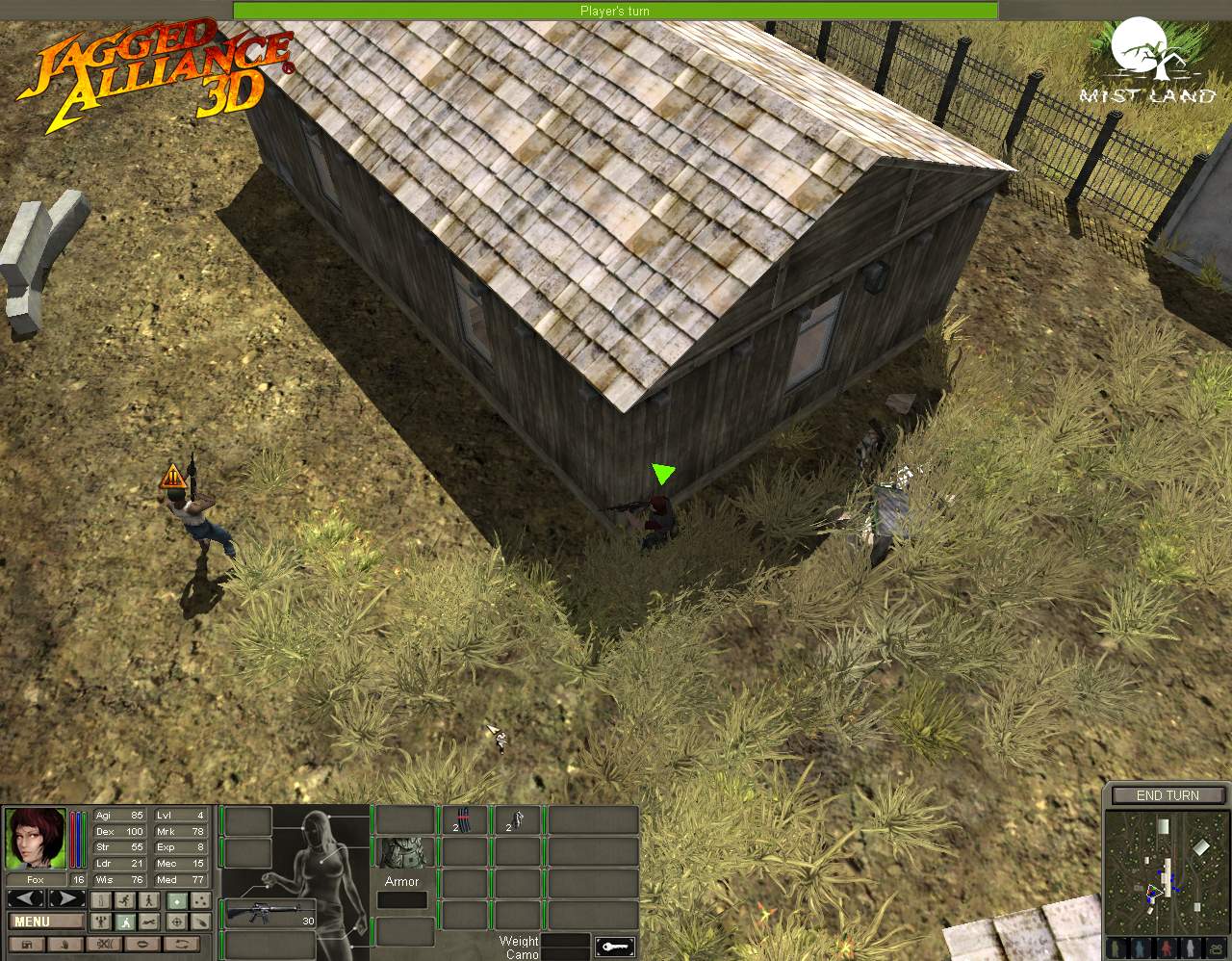Select Fox's character portrait
1232x961 pixels.
[x=36, y=839]
